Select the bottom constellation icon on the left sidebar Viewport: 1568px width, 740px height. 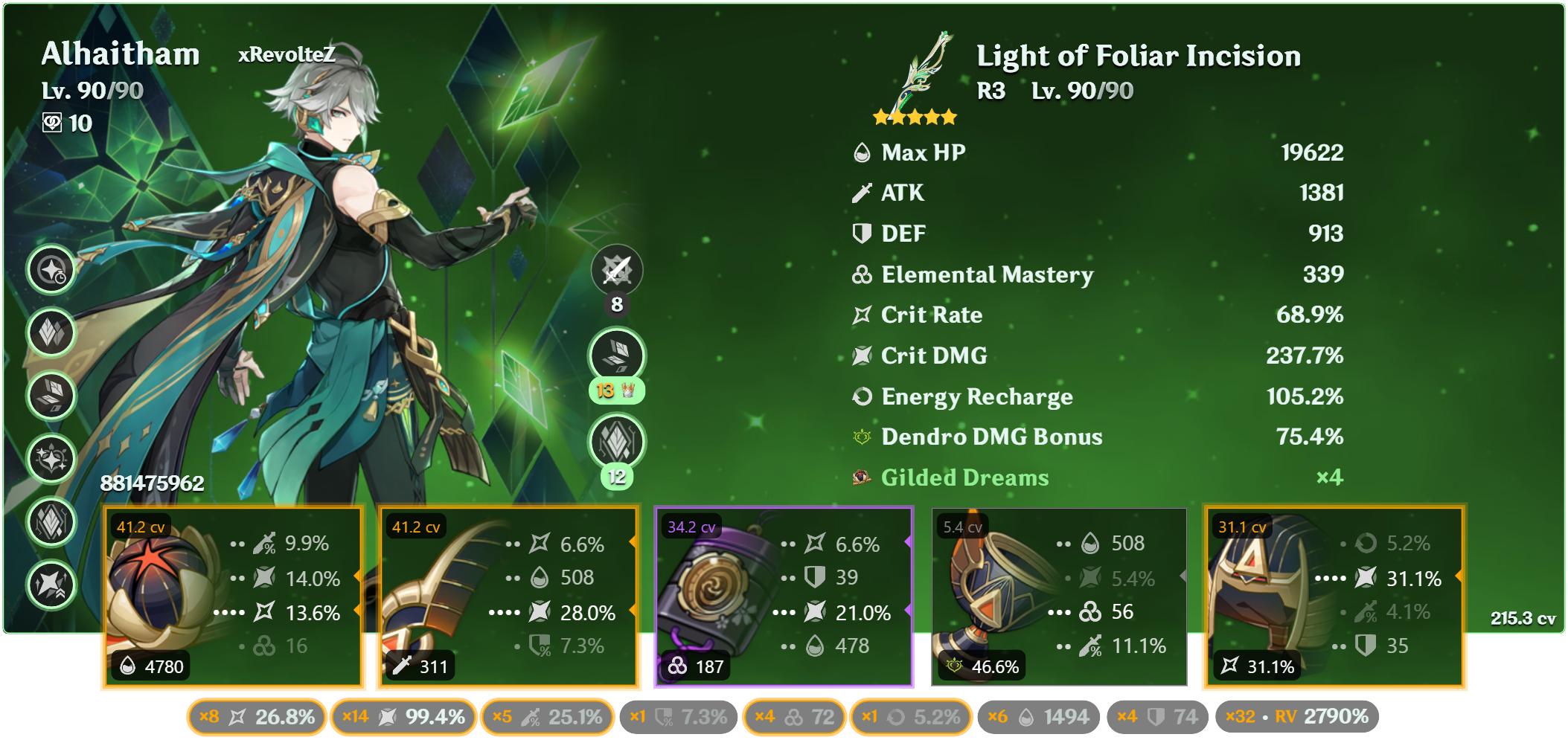pos(51,586)
